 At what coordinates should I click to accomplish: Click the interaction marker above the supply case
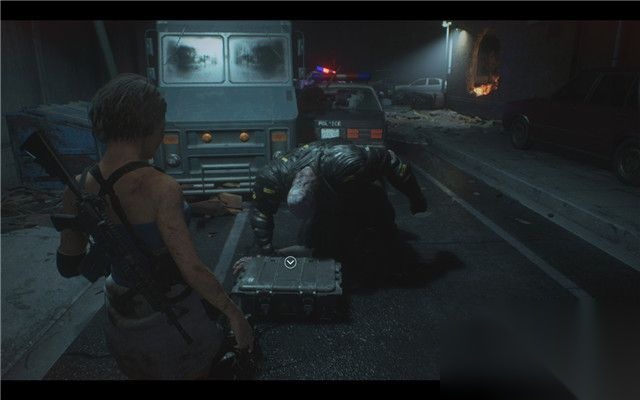point(289,262)
